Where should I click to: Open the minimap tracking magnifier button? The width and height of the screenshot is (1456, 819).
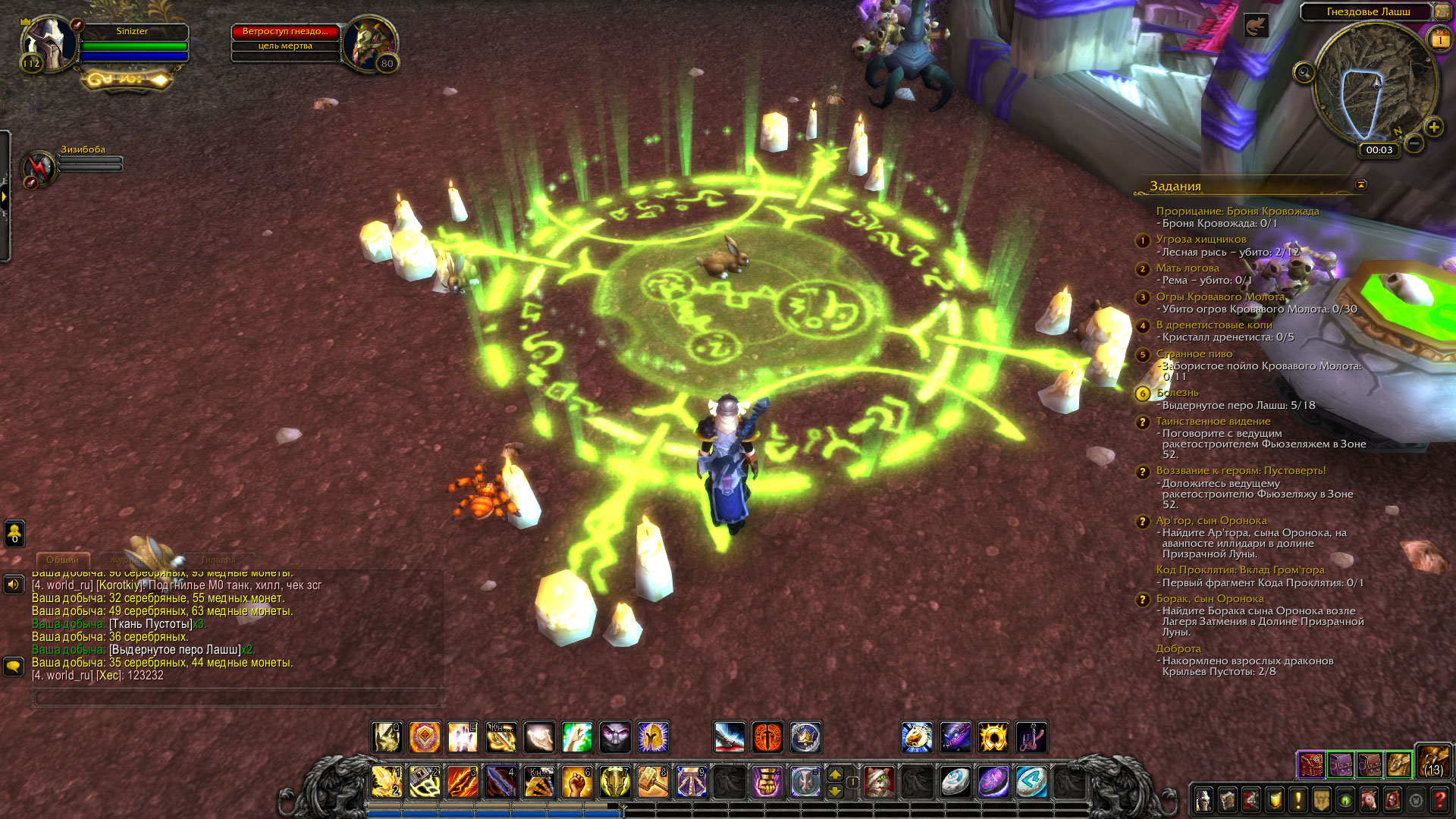(1304, 73)
